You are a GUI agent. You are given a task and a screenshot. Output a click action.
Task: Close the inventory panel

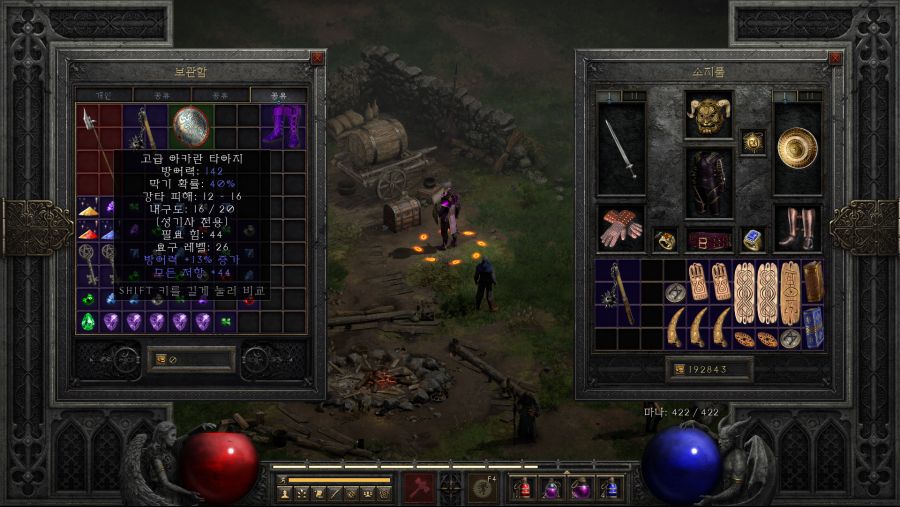point(823,58)
